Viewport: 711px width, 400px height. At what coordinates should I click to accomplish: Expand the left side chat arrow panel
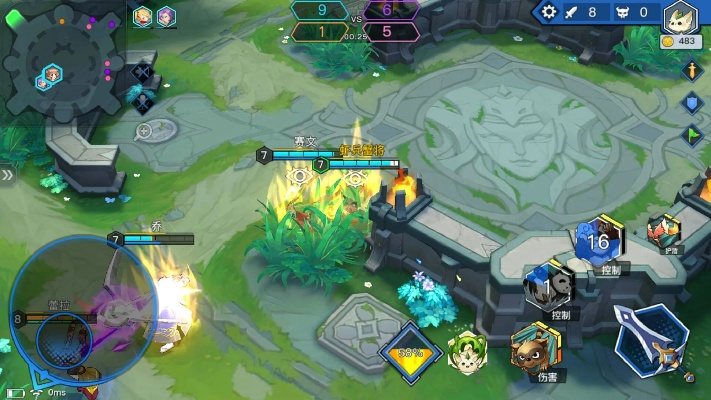click(6, 175)
